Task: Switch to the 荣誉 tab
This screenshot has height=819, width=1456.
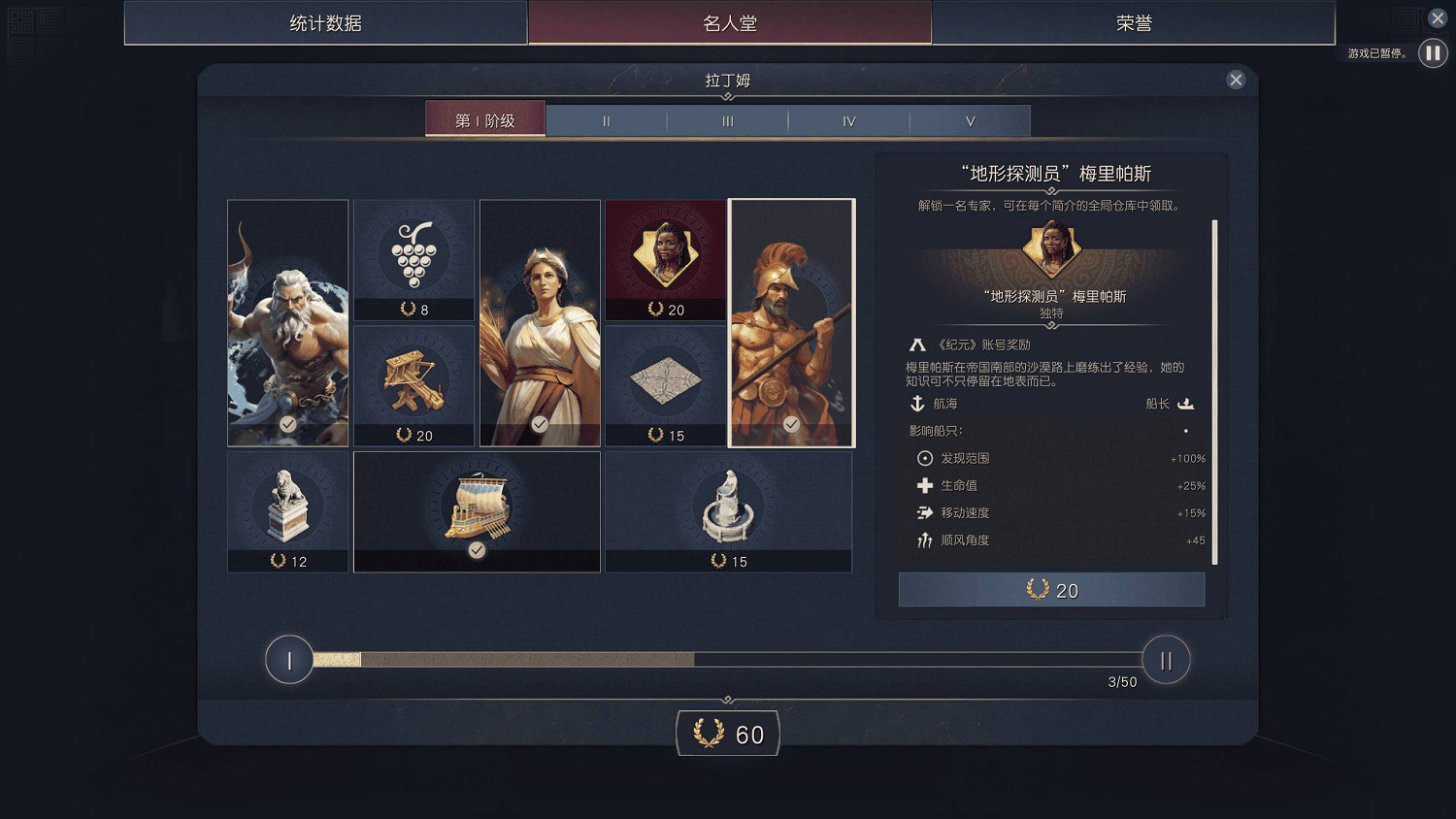Action: tap(1136, 22)
